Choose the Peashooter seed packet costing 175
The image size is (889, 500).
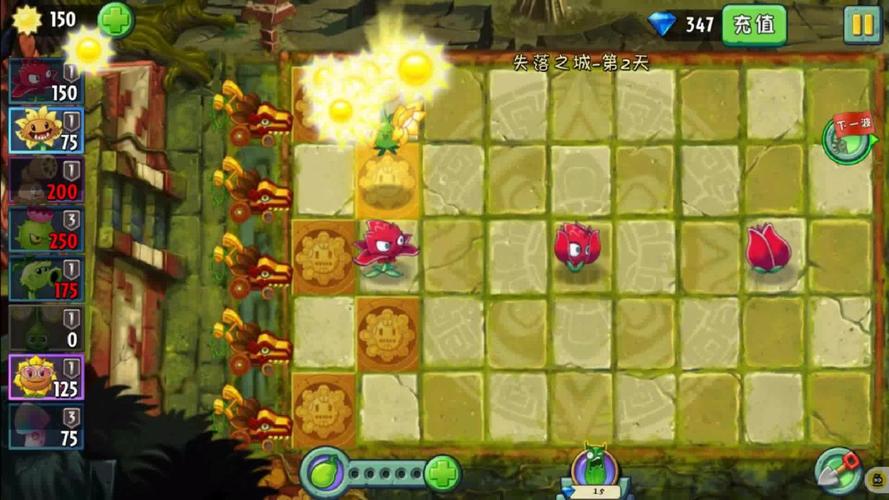click(x=45, y=278)
